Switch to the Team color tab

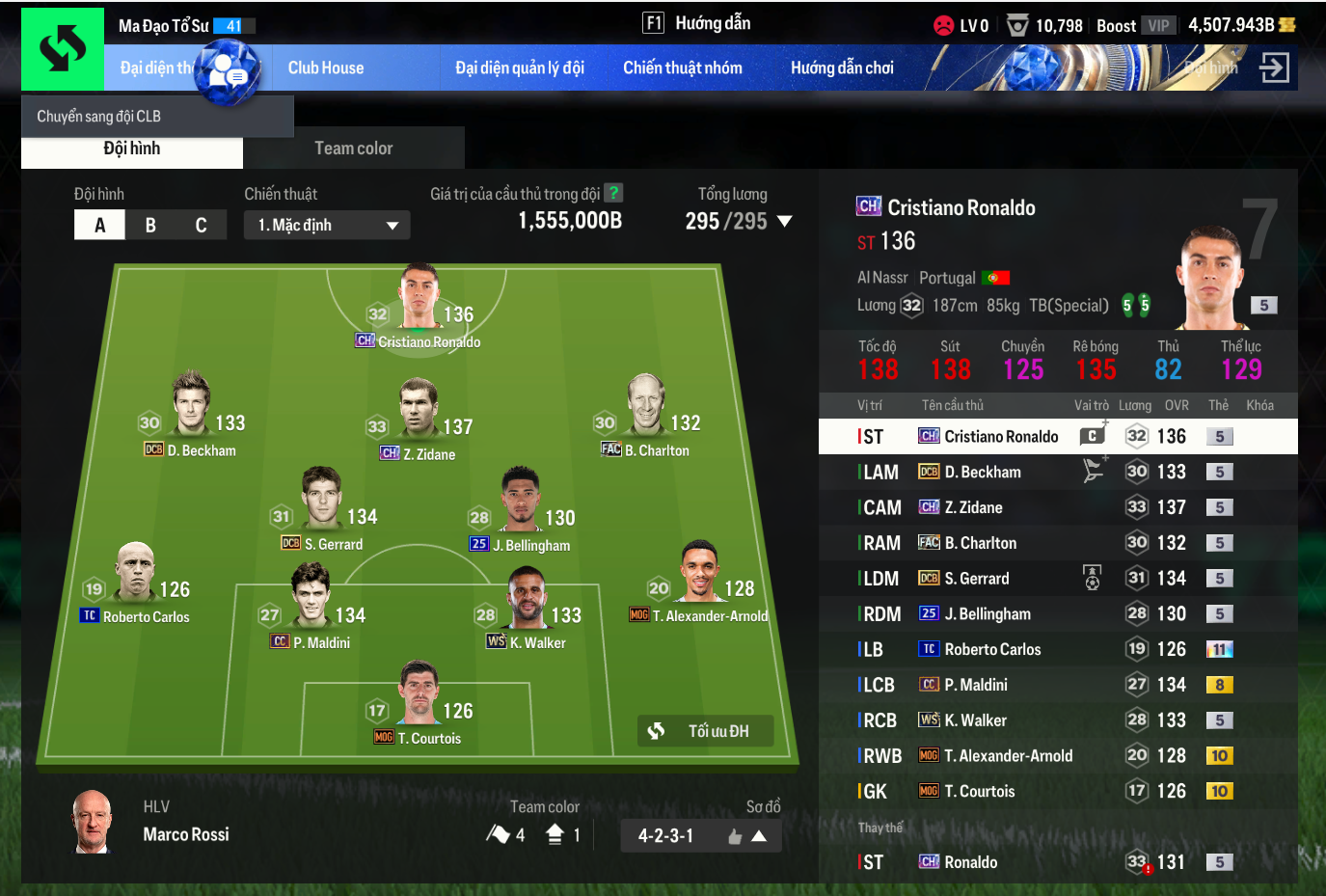click(353, 149)
